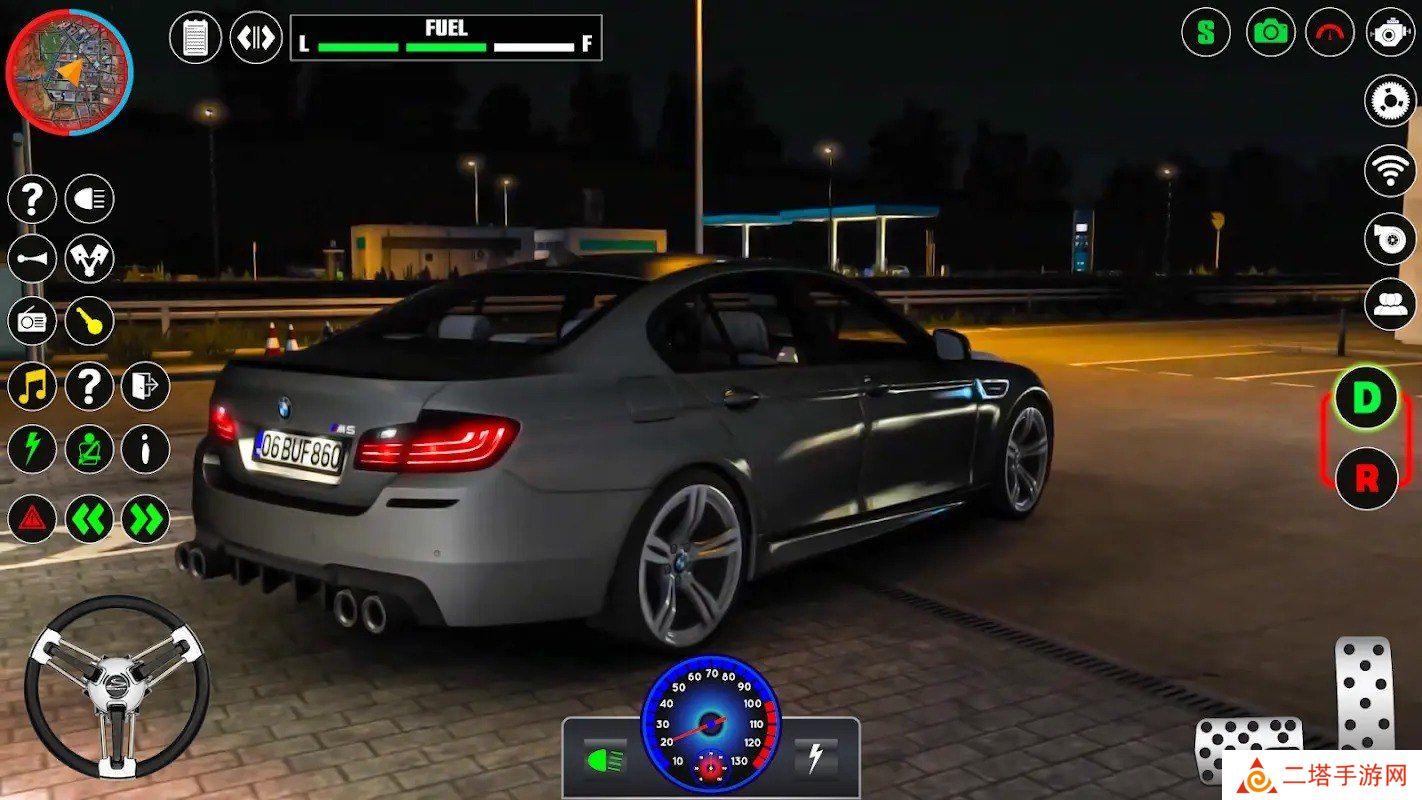This screenshot has height=800, width=1422.
Task: Shift into Reverse with R button
Action: (x=1366, y=478)
